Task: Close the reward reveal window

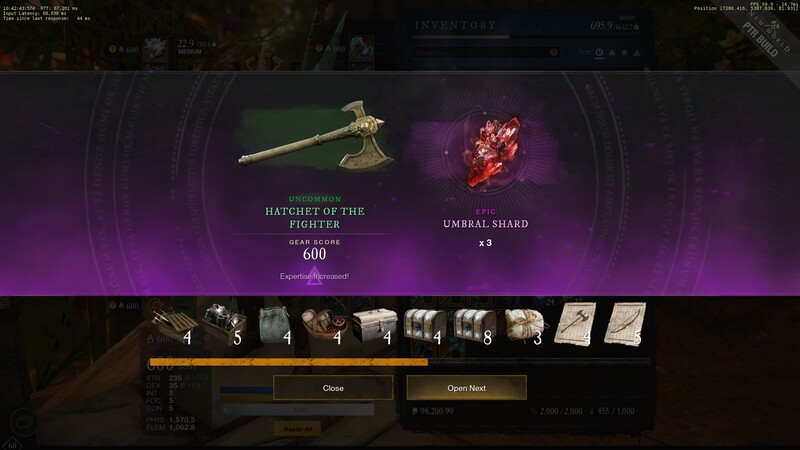Action: [333, 387]
